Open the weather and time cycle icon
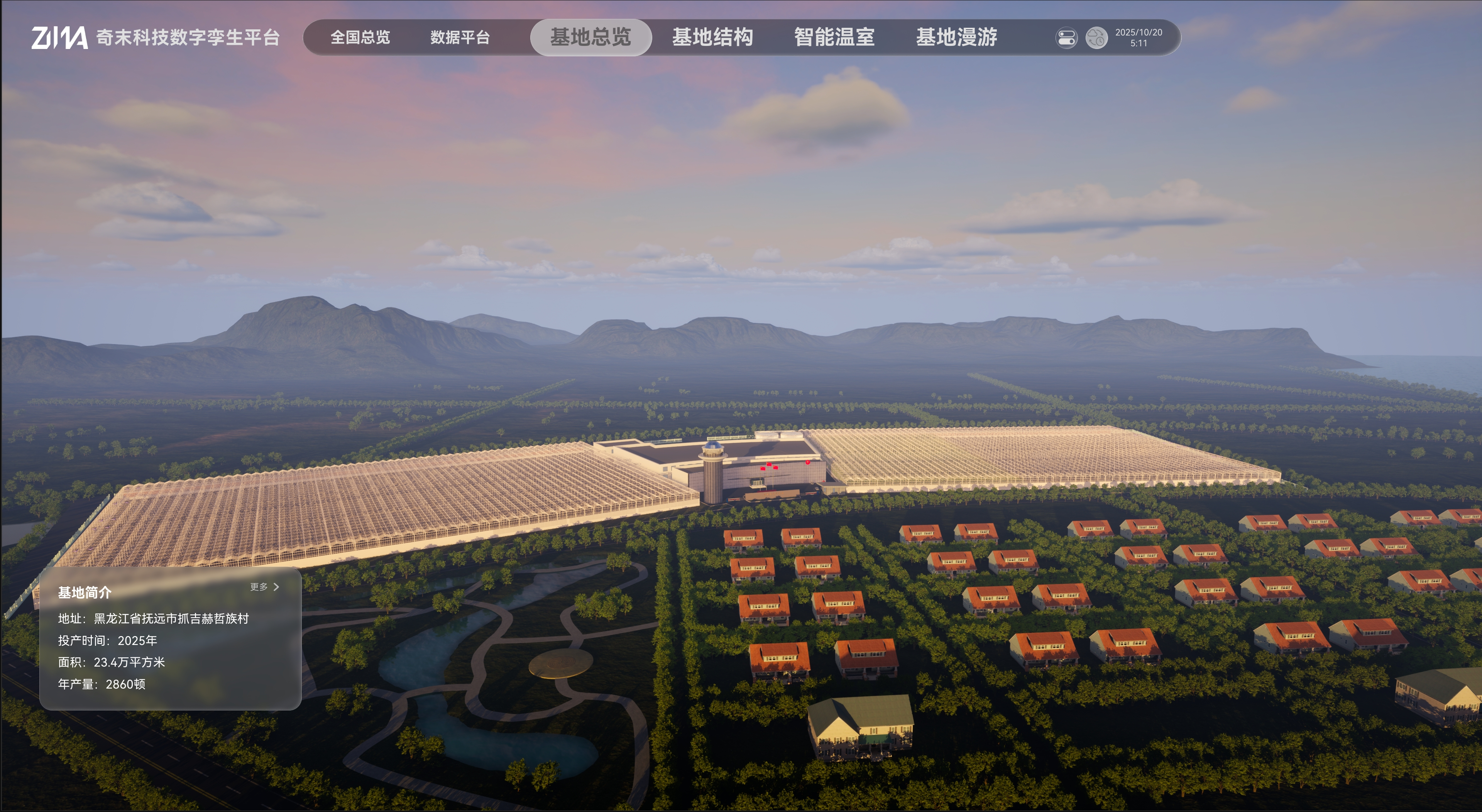The image size is (1482, 812). tap(1096, 39)
